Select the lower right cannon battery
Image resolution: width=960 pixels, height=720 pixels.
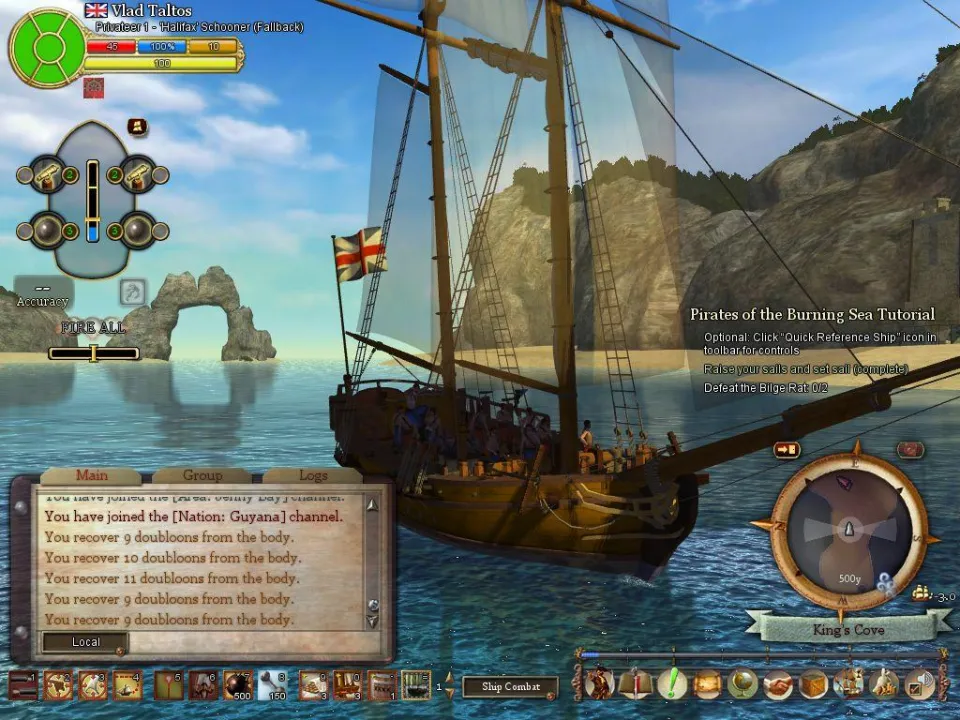[137, 230]
